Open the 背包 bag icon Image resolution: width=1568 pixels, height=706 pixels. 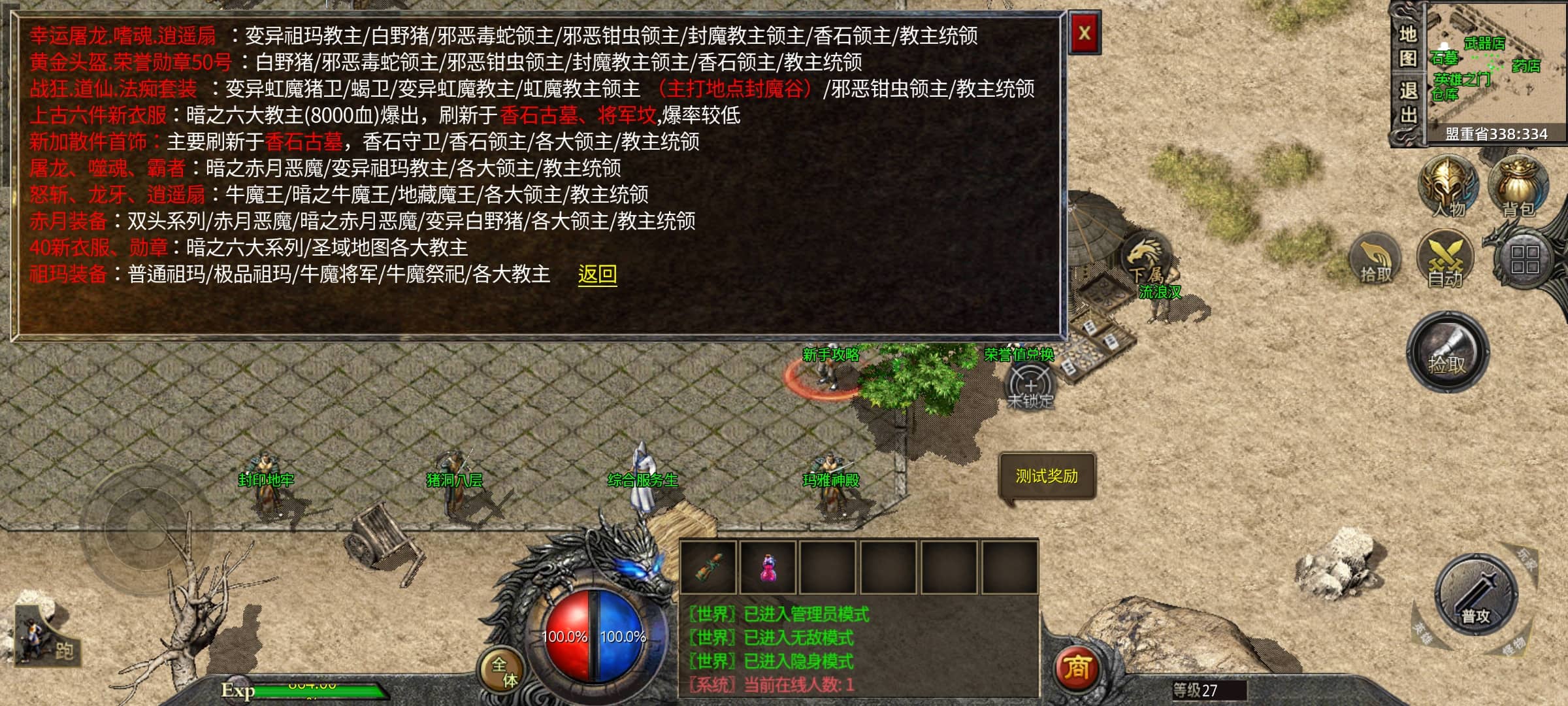point(1518,186)
